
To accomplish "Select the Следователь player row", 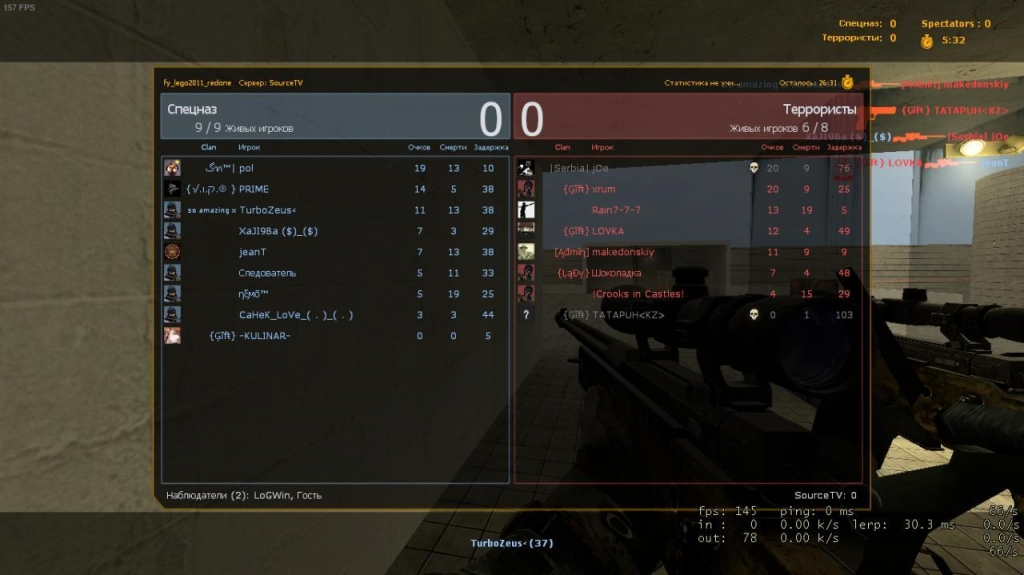I will [x=267, y=273].
